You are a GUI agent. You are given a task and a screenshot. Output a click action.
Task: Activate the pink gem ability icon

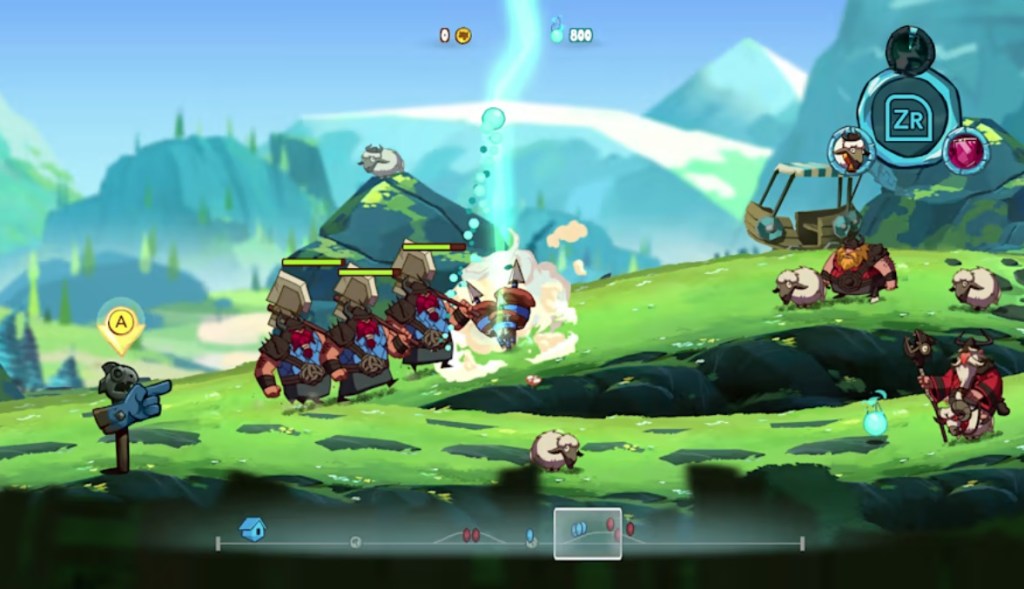pyautogui.click(x=966, y=151)
